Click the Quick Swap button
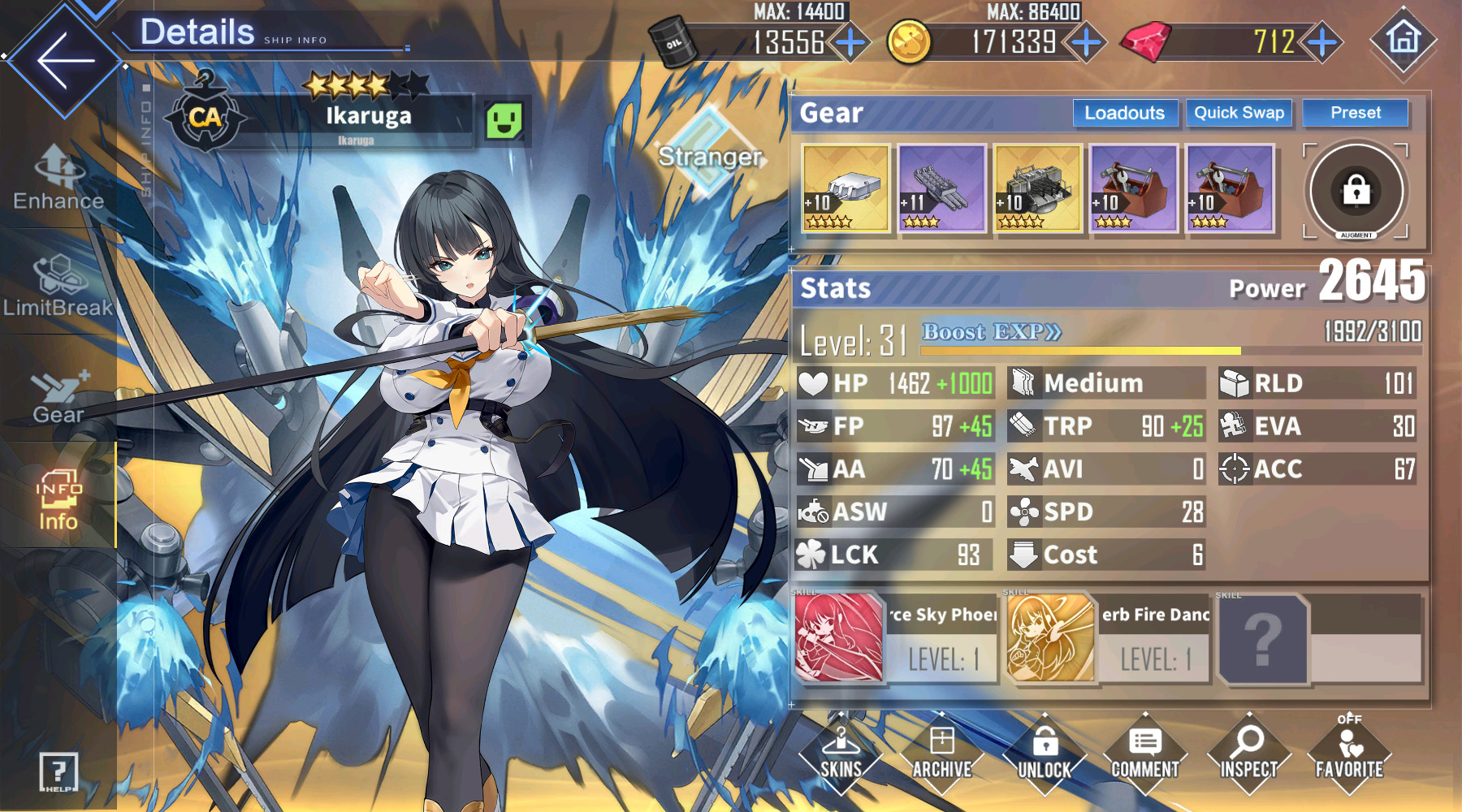This screenshot has height=812, width=1462. (x=1239, y=113)
